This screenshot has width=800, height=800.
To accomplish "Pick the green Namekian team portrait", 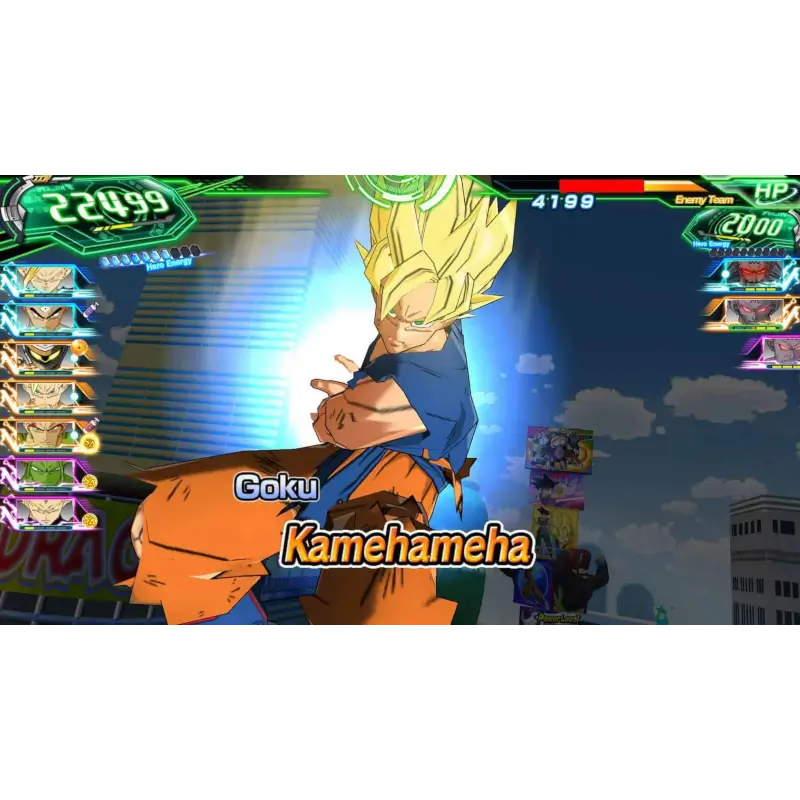I will point(45,471).
